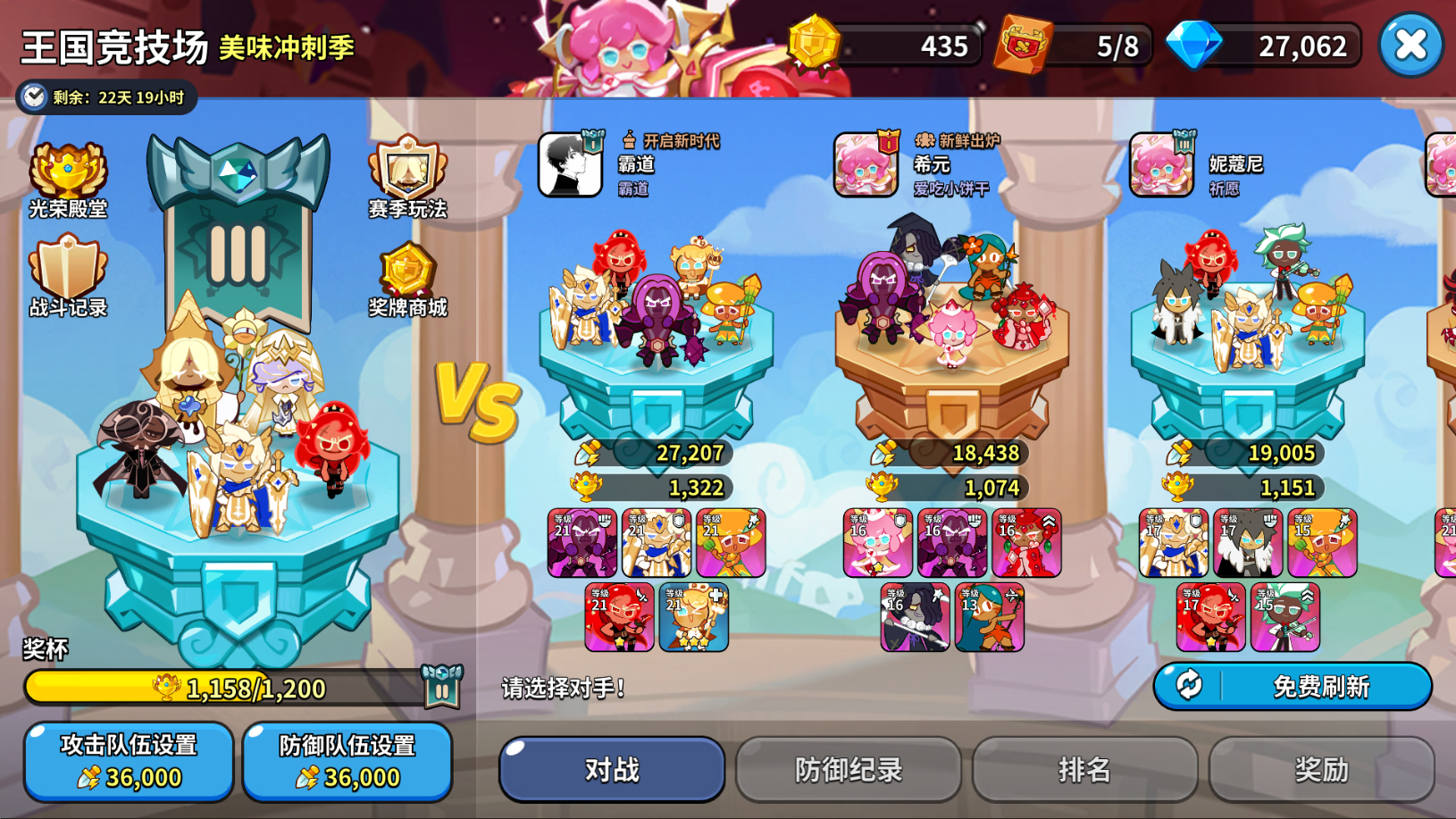
Task: Click 免费刷新 to refresh opponents
Action: [x=1293, y=686]
